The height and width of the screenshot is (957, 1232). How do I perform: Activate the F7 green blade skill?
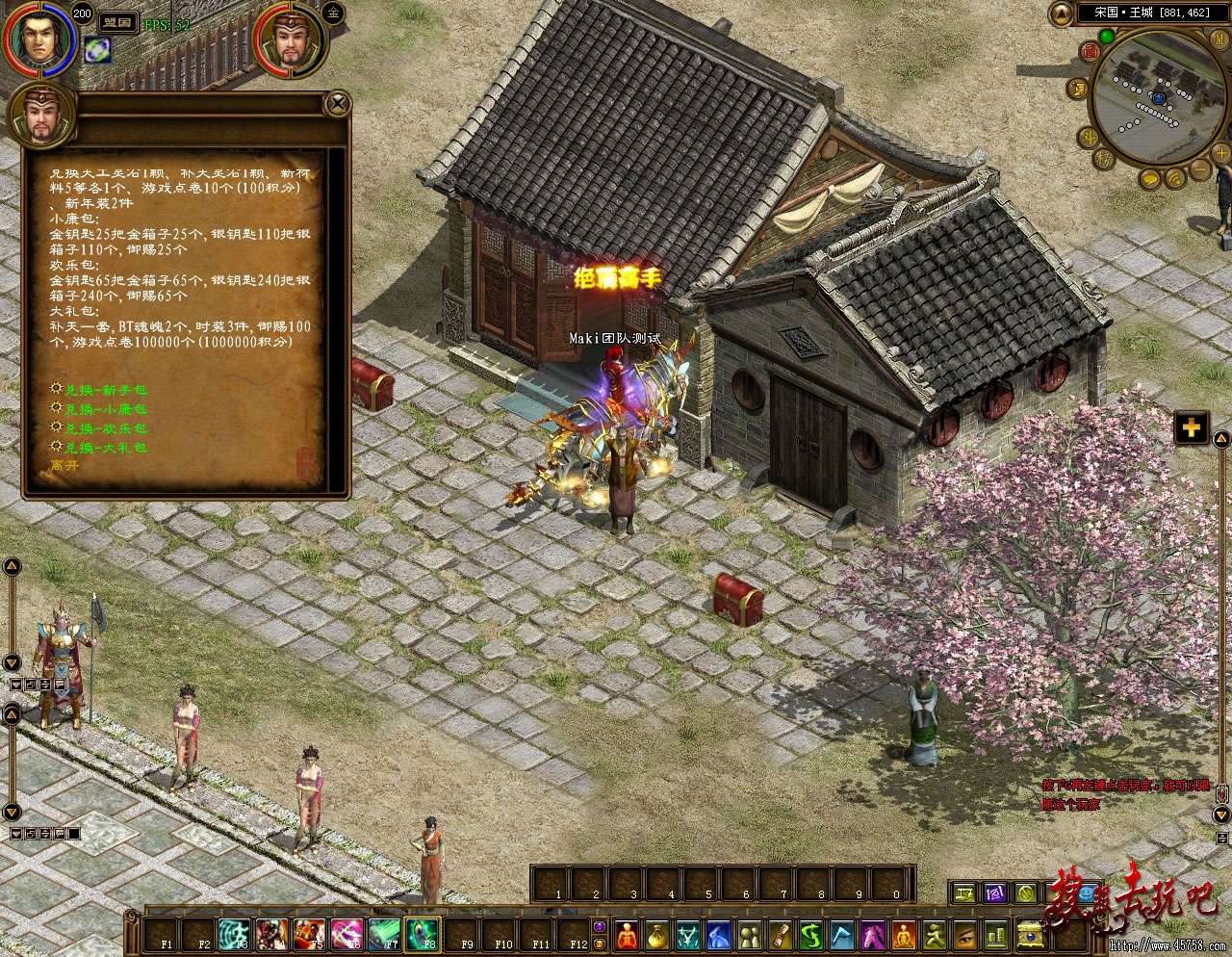pyautogui.click(x=385, y=933)
